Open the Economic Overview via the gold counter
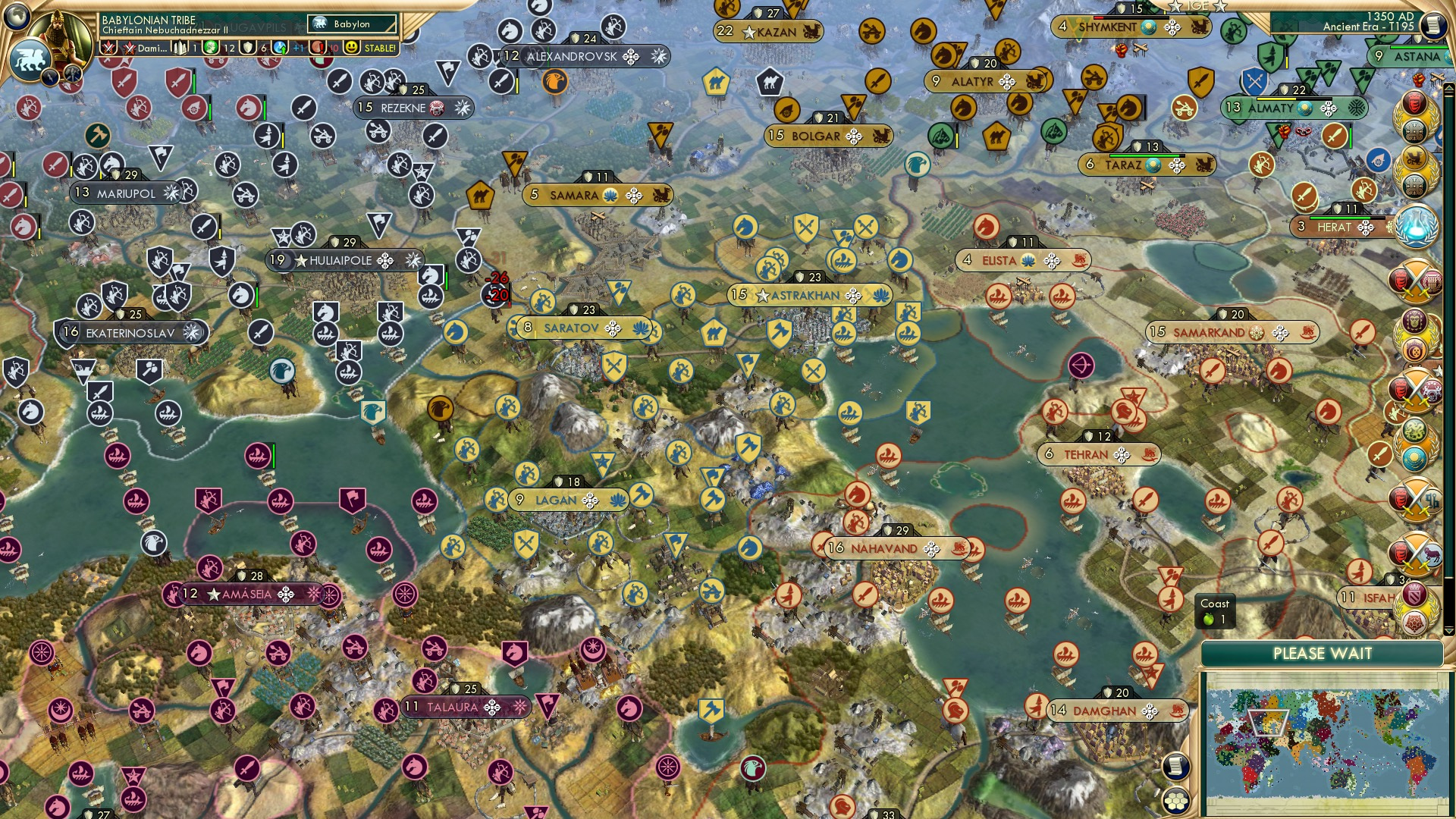This screenshot has height=819, width=1456. point(210,49)
